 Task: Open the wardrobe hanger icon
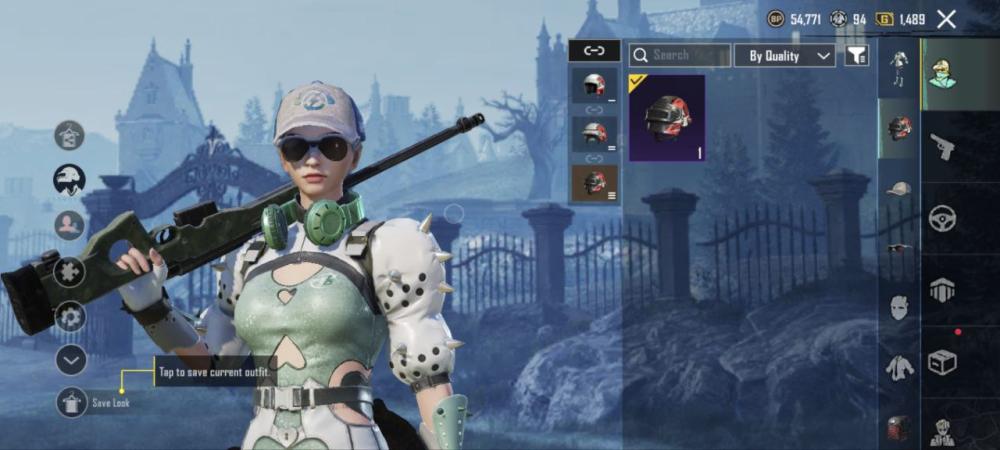(69, 134)
